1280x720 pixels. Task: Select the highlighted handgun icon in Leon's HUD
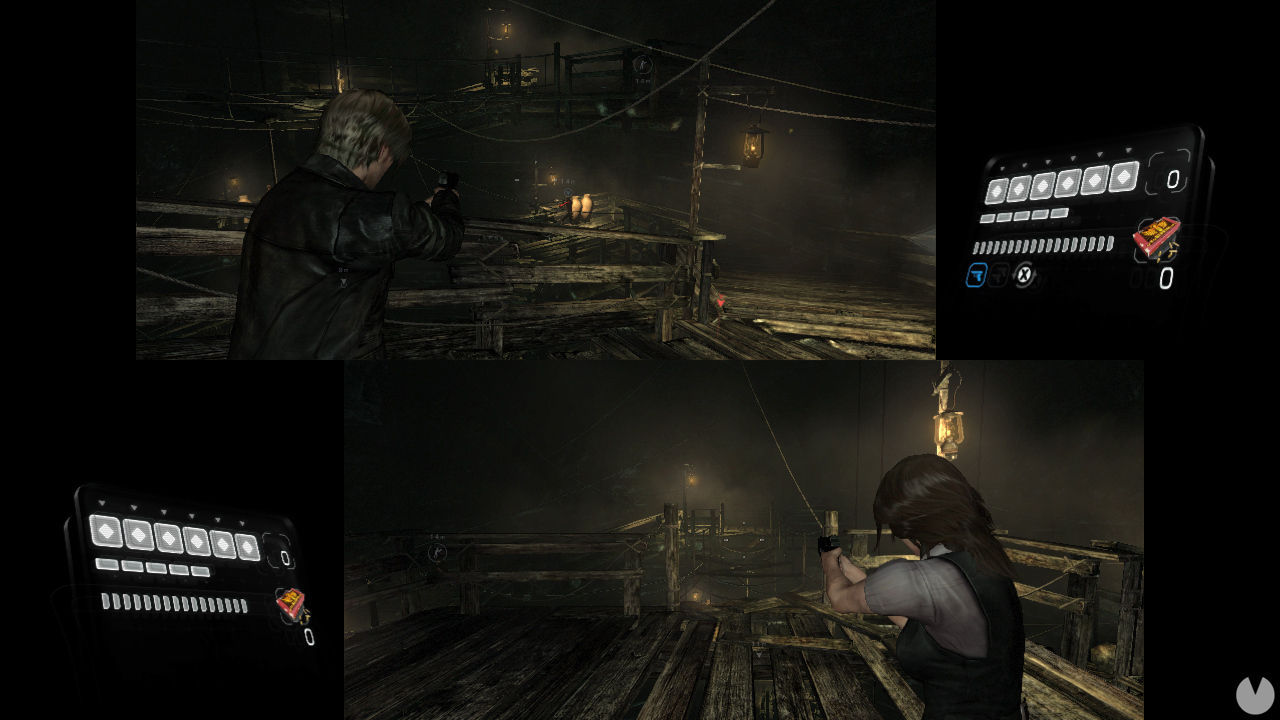pos(976,275)
